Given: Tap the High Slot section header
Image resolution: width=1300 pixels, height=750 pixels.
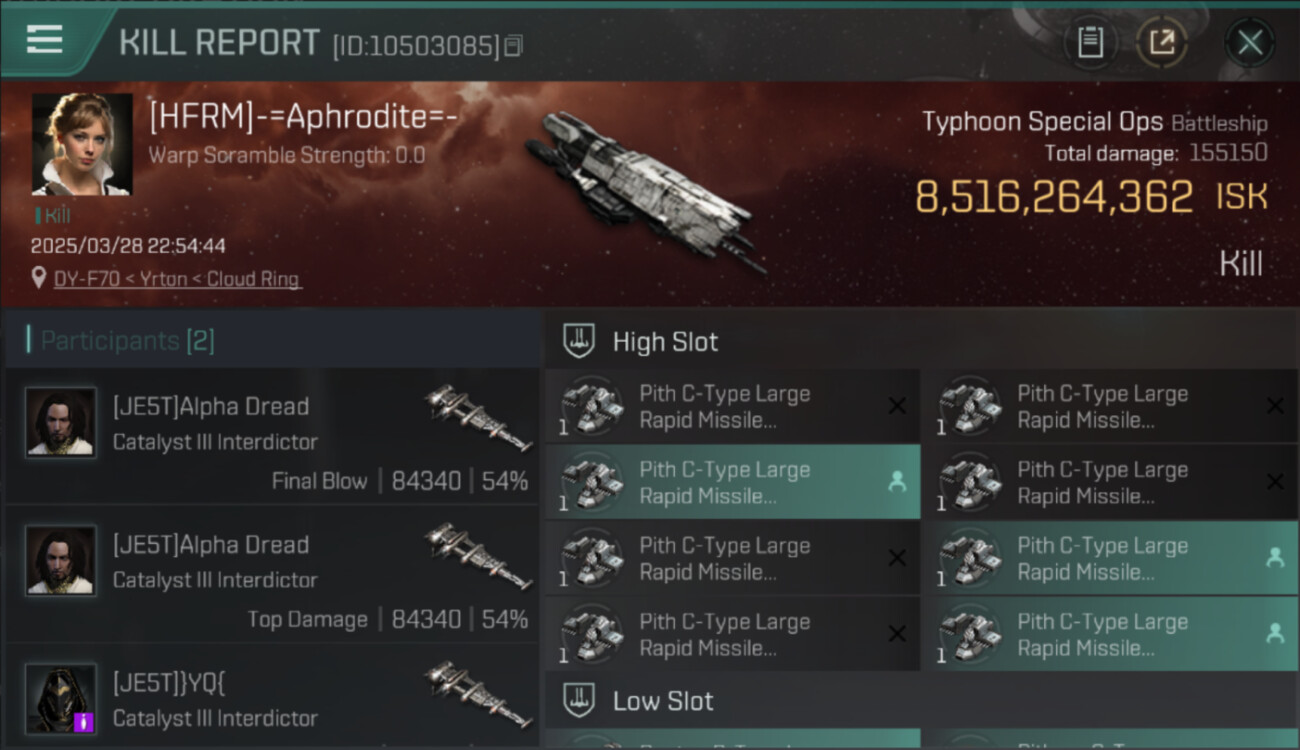Looking at the screenshot, I should pyautogui.click(x=665, y=342).
